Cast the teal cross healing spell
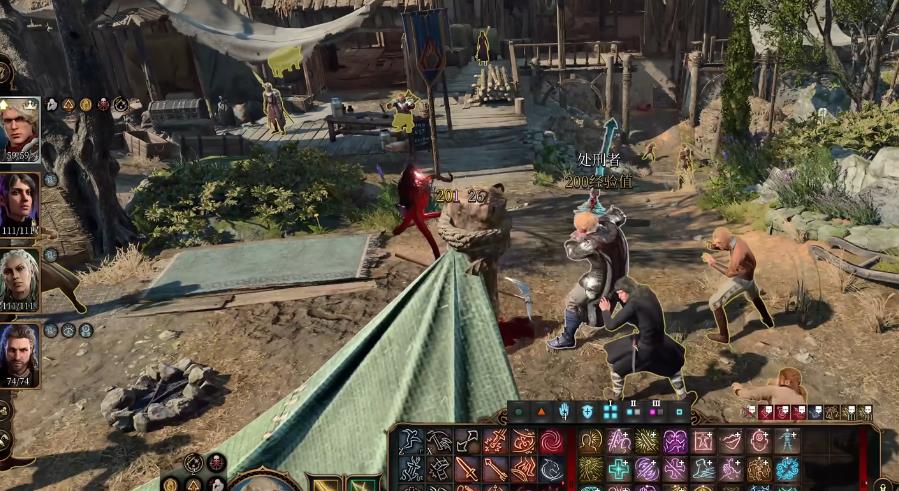The width and height of the screenshot is (899, 491). (x=620, y=469)
